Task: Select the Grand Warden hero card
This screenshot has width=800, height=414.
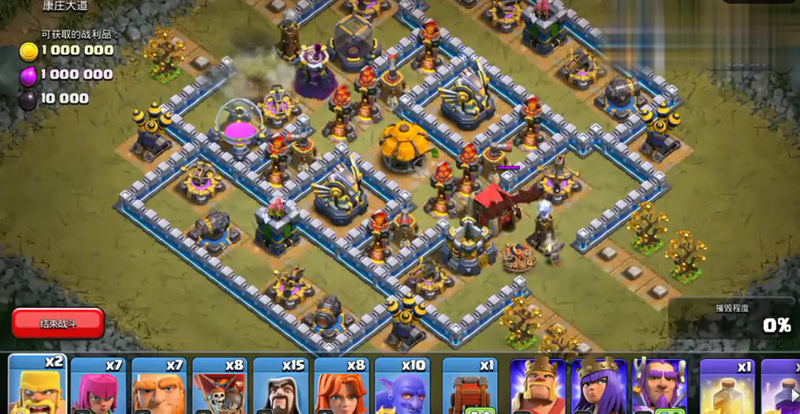Action: [x=659, y=386]
